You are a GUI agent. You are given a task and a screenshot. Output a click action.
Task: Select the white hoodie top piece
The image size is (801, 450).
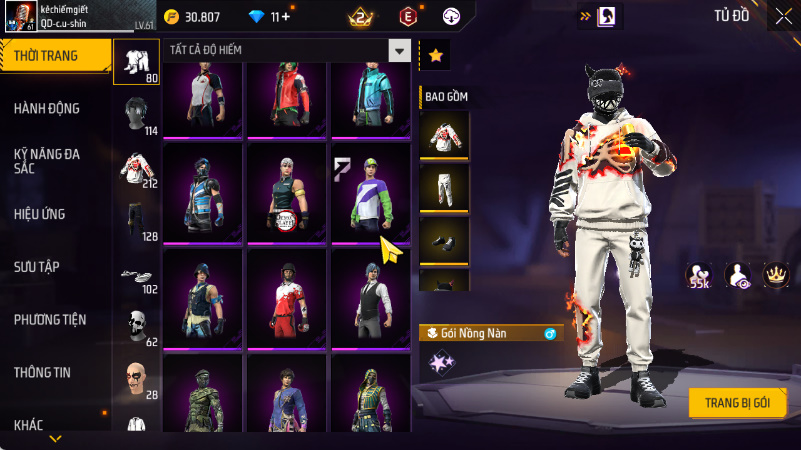tap(443, 134)
